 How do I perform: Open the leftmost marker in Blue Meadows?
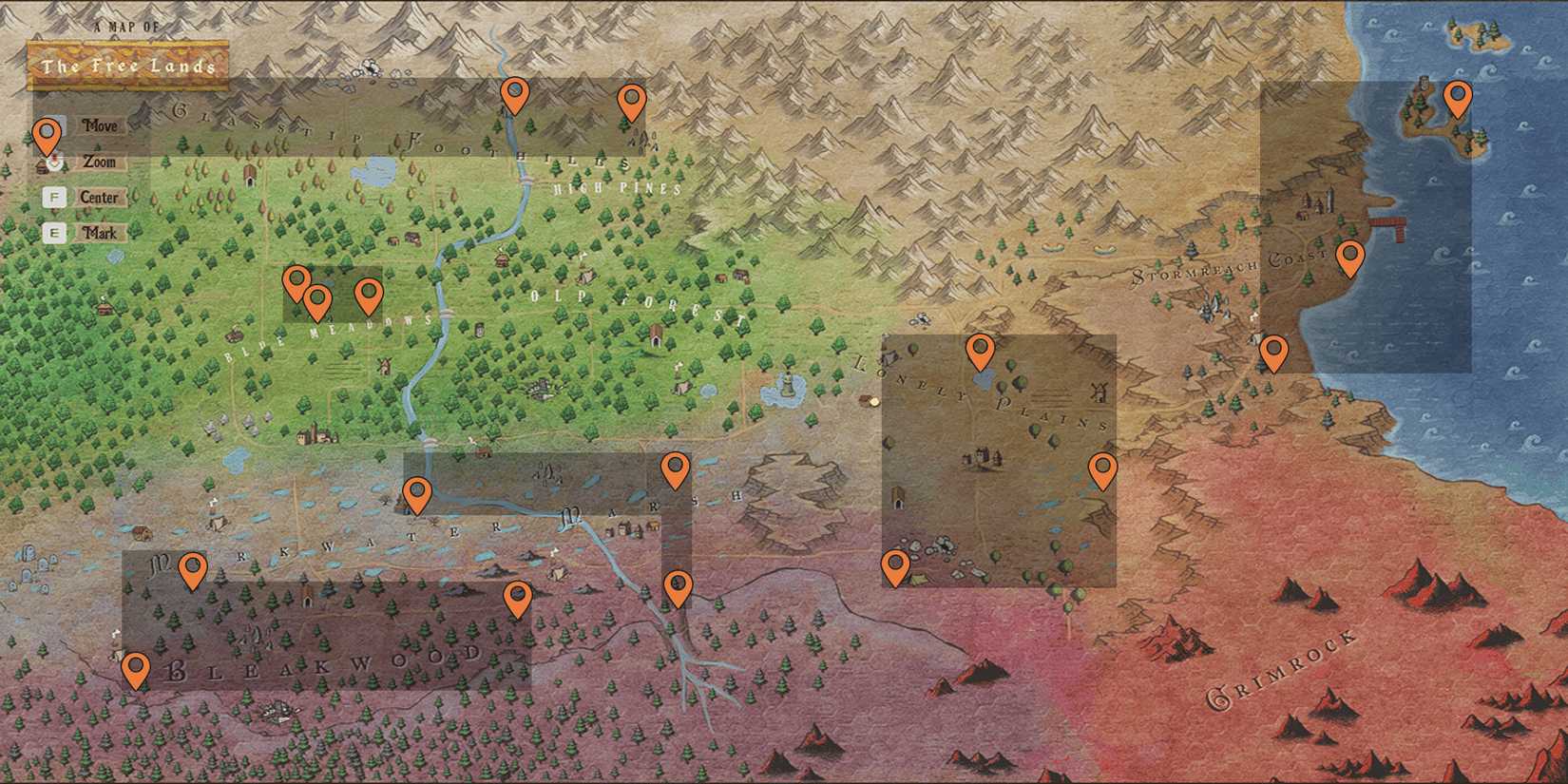pyautogui.click(x=296, y=280)
